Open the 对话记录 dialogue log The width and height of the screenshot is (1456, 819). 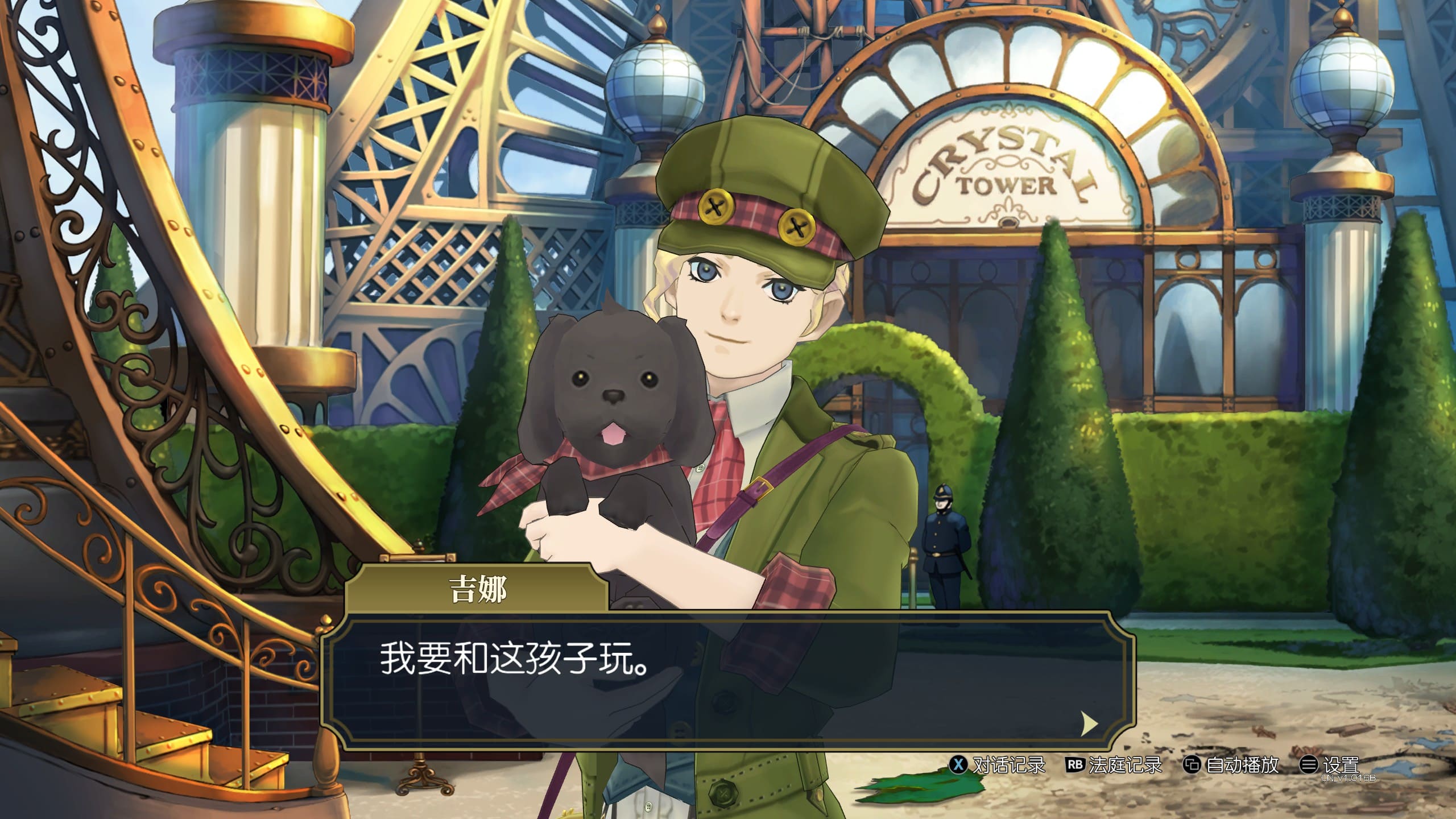click(x=998, y=765)
